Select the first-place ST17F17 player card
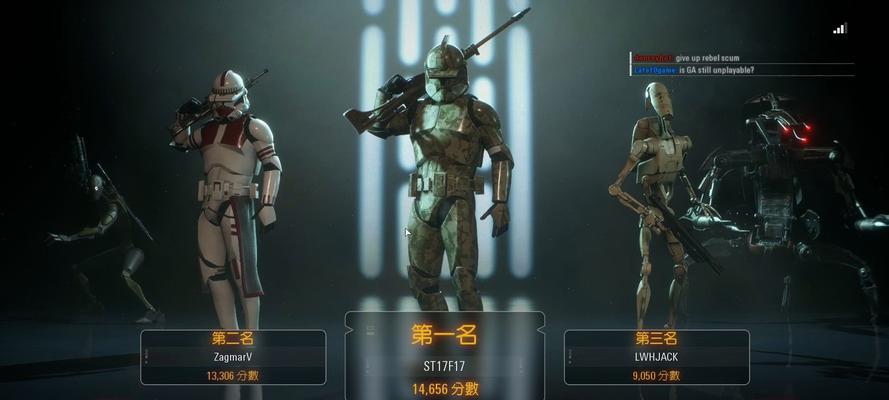This screenshot has height=400, width=889. click(444, 357)
